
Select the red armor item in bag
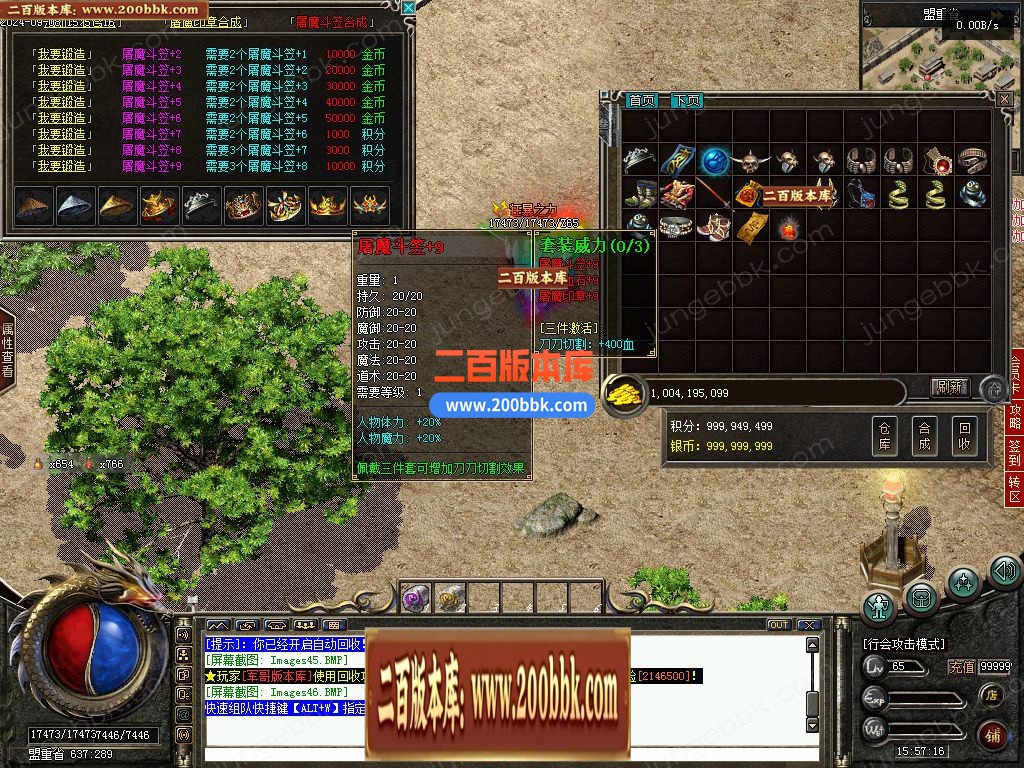point(676,193)
